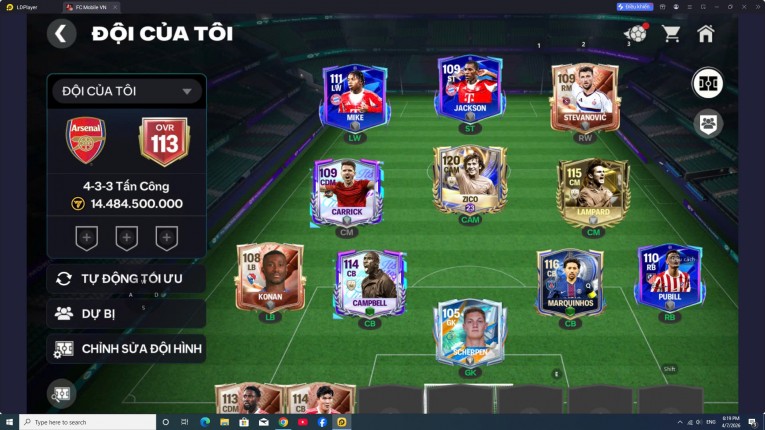765x430 pixels.
Task: Close the LDPlayer window
Action: (x=757, y=6)
